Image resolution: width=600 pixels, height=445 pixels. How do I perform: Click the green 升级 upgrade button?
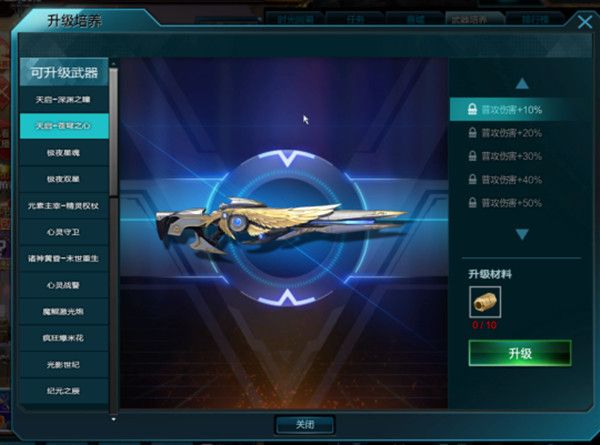point(519,353)
